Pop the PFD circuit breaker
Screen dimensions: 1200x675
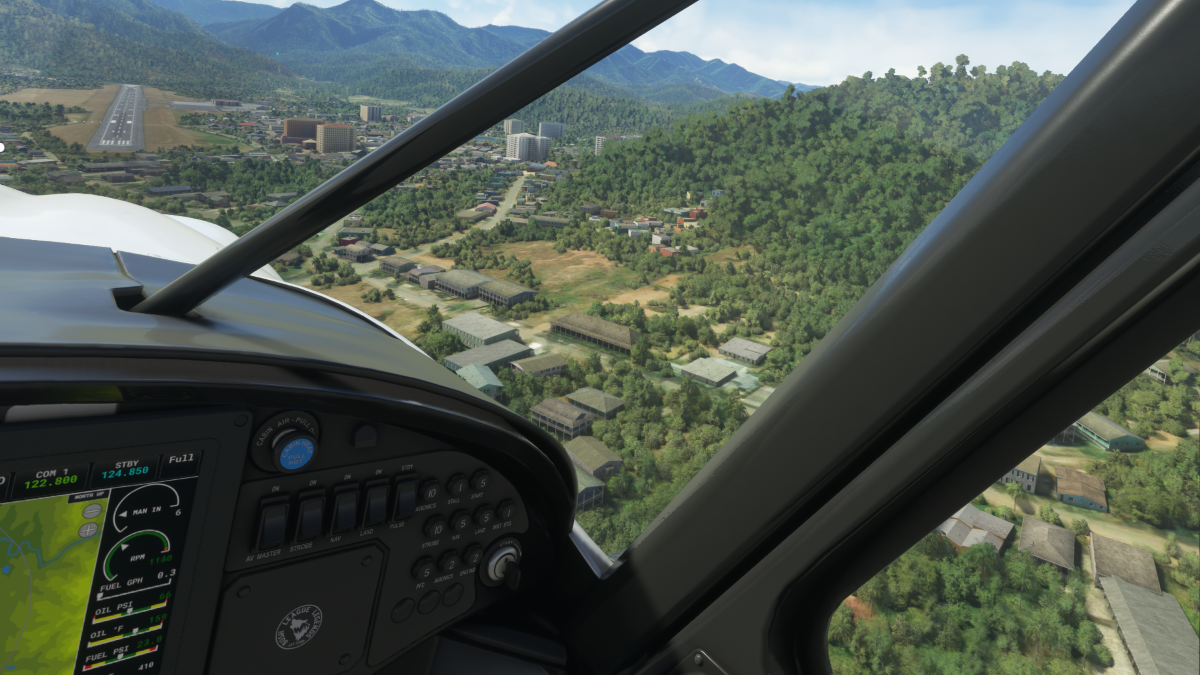coord(424,570)
